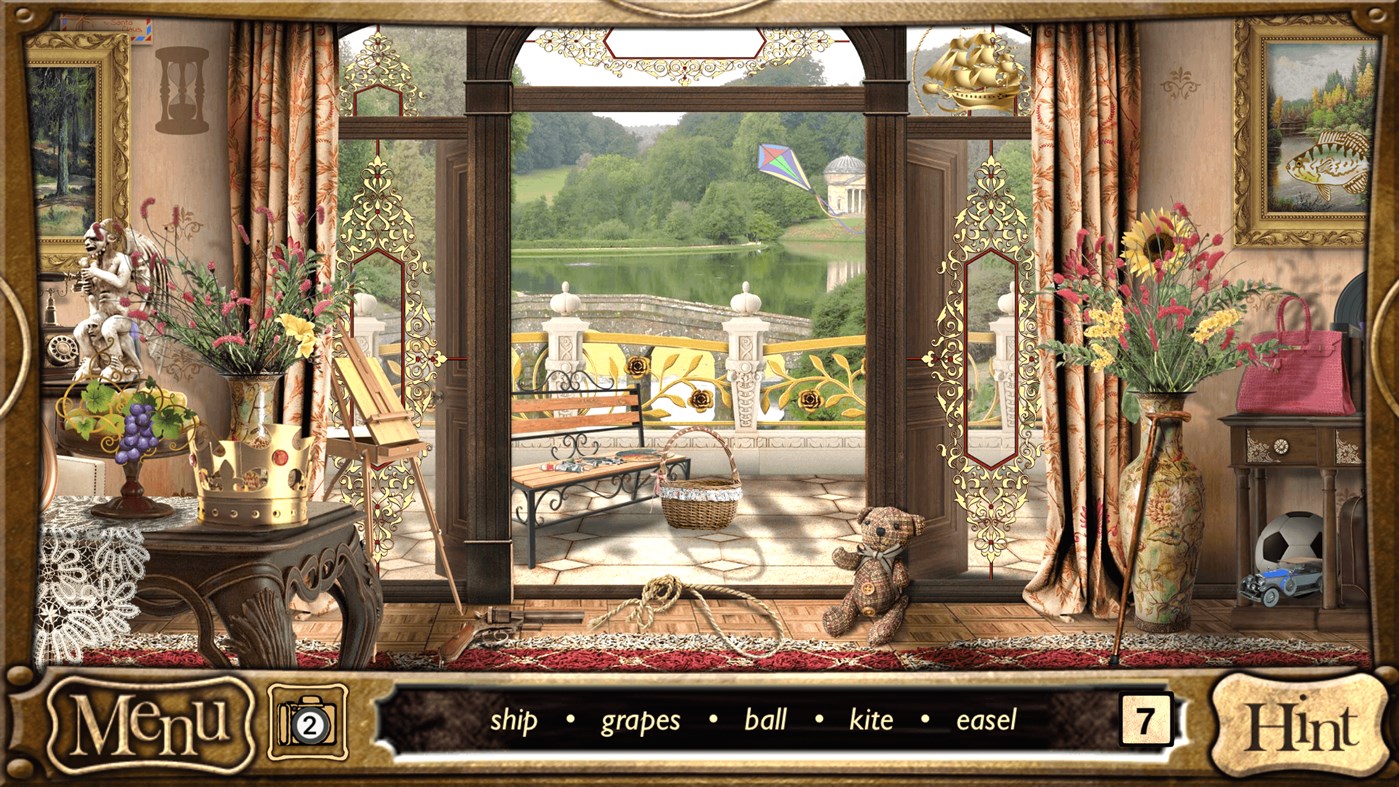
Task: Click the kite flying above the lake
Action: (779, 165)
